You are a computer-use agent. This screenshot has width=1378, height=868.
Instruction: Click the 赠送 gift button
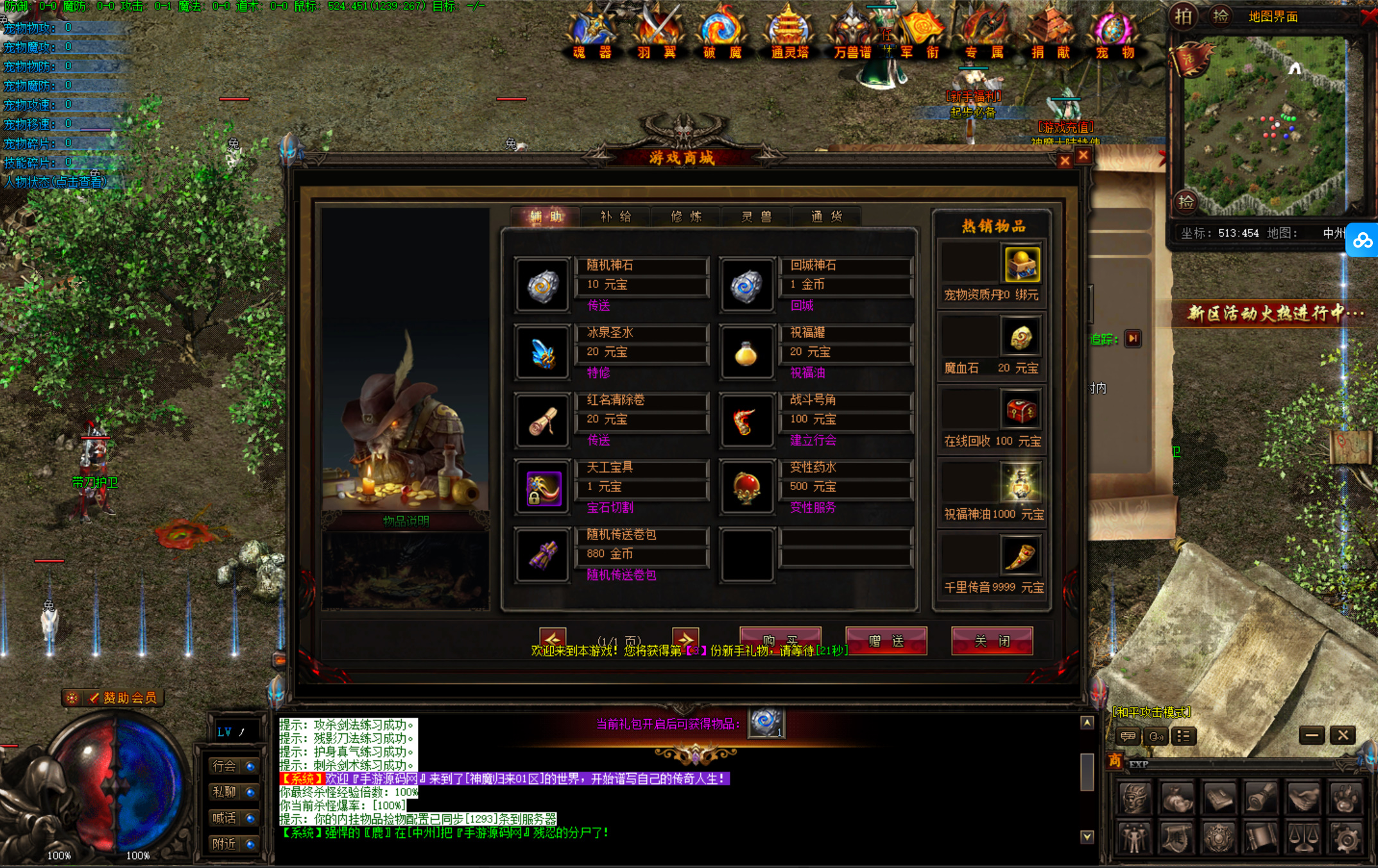[886, 641]
